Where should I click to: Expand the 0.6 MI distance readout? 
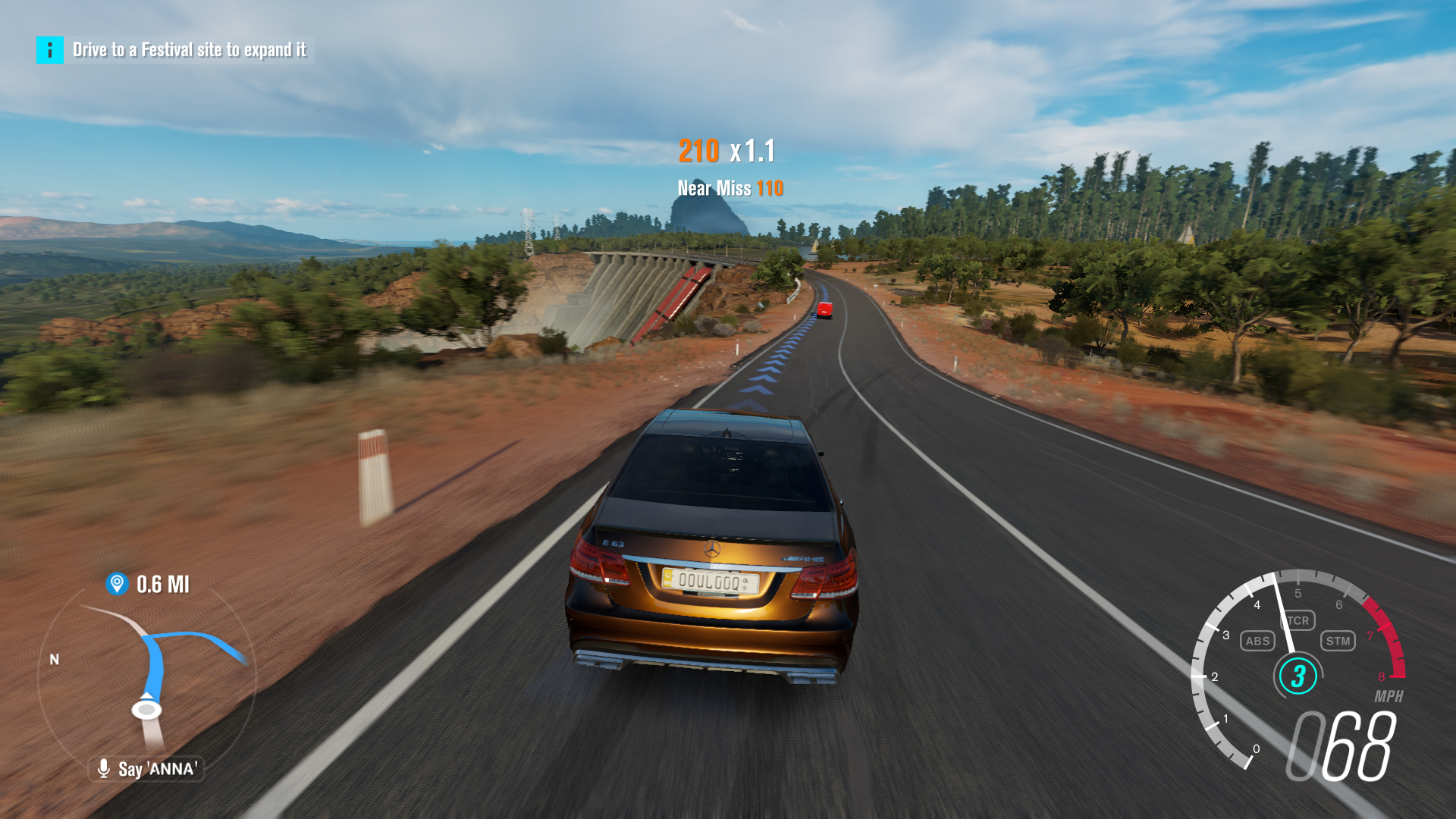[162, 584]
